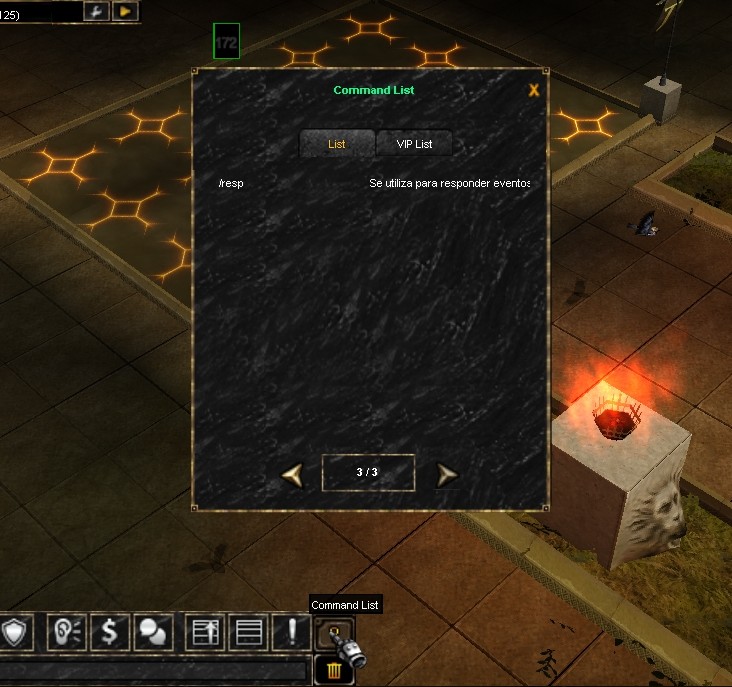Click the list with up-arrow icon
The image size is (732, 687).
pyautogui.click(x=205, y=632)
